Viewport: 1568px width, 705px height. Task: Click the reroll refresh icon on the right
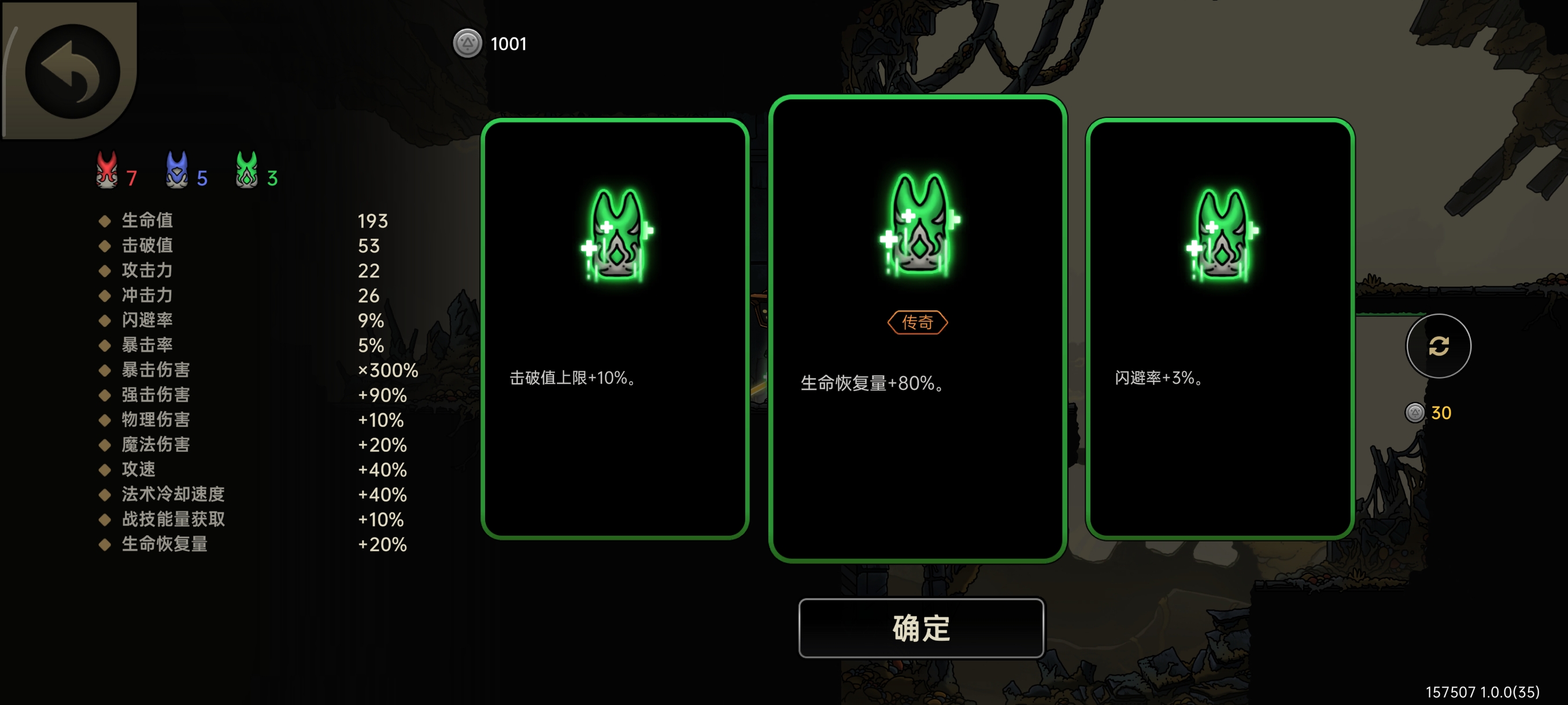point(1438,346)
